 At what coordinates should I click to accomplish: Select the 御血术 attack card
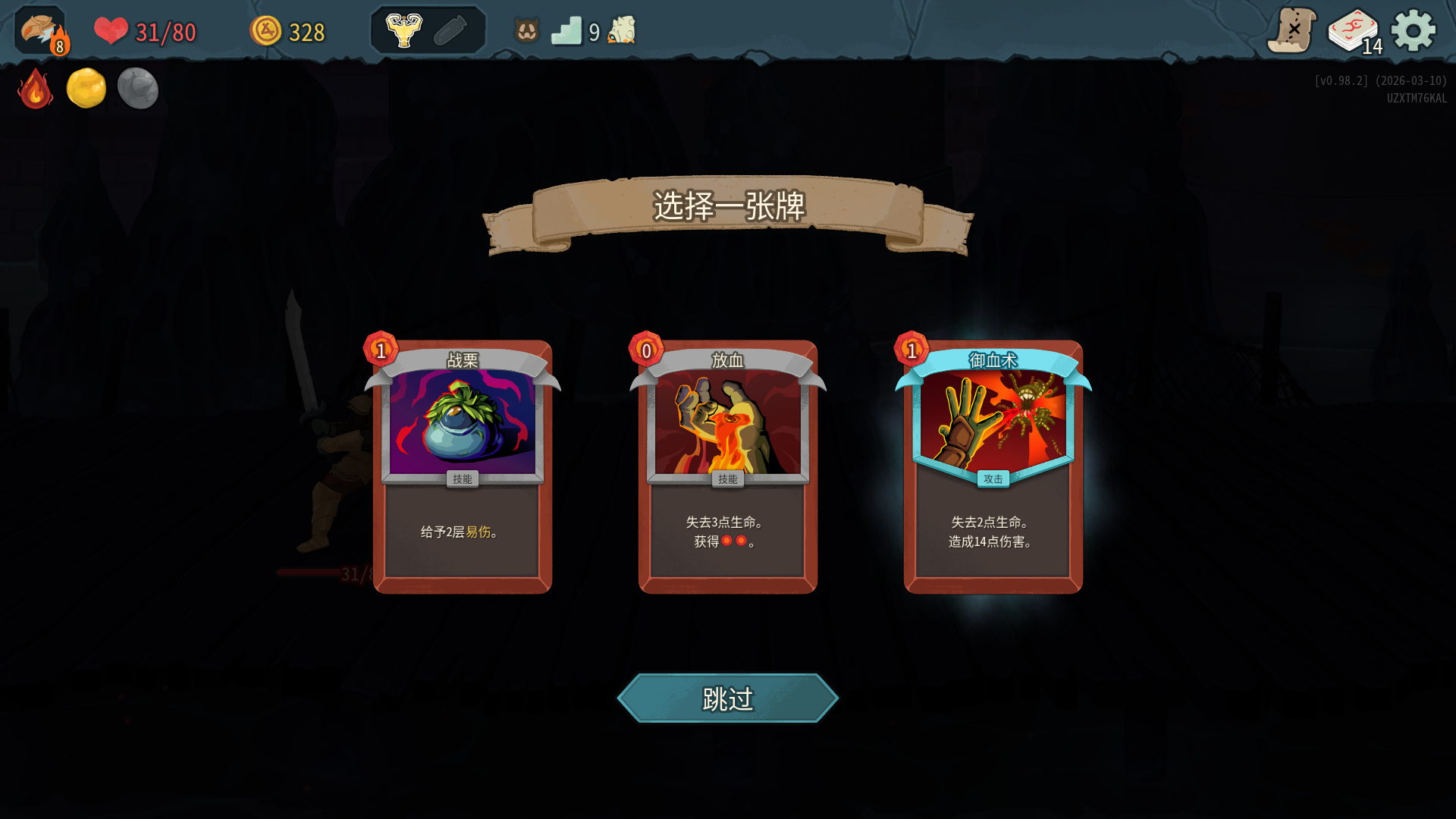(993, 466)
